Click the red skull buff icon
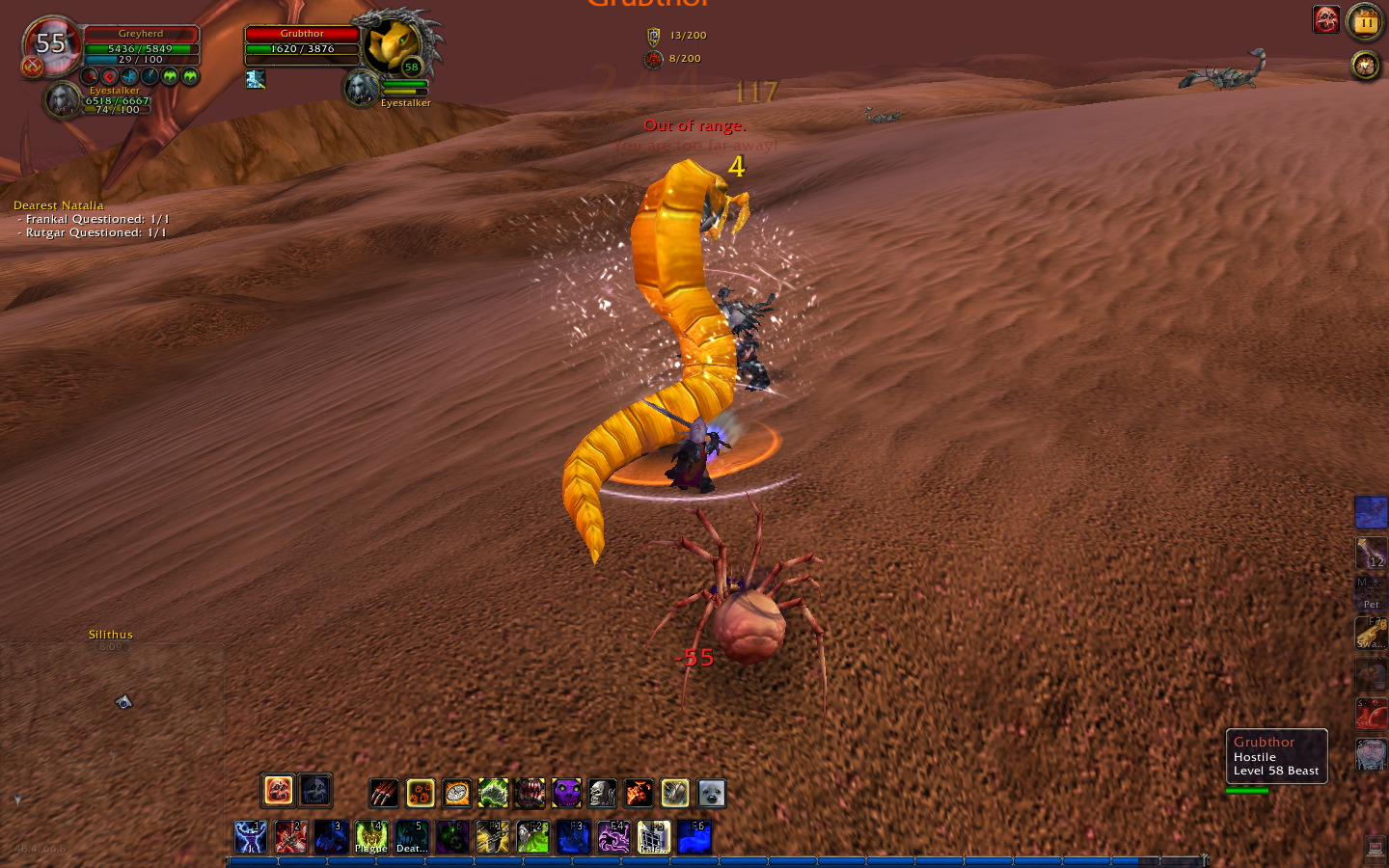This screenshot has height=868, width=1389. (1326, 19)
